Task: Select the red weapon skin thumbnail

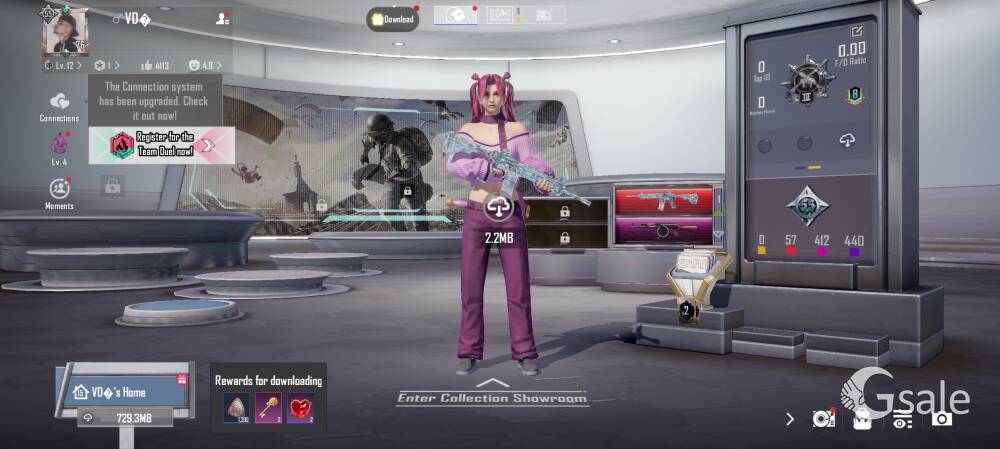Action: click(664, 200)
